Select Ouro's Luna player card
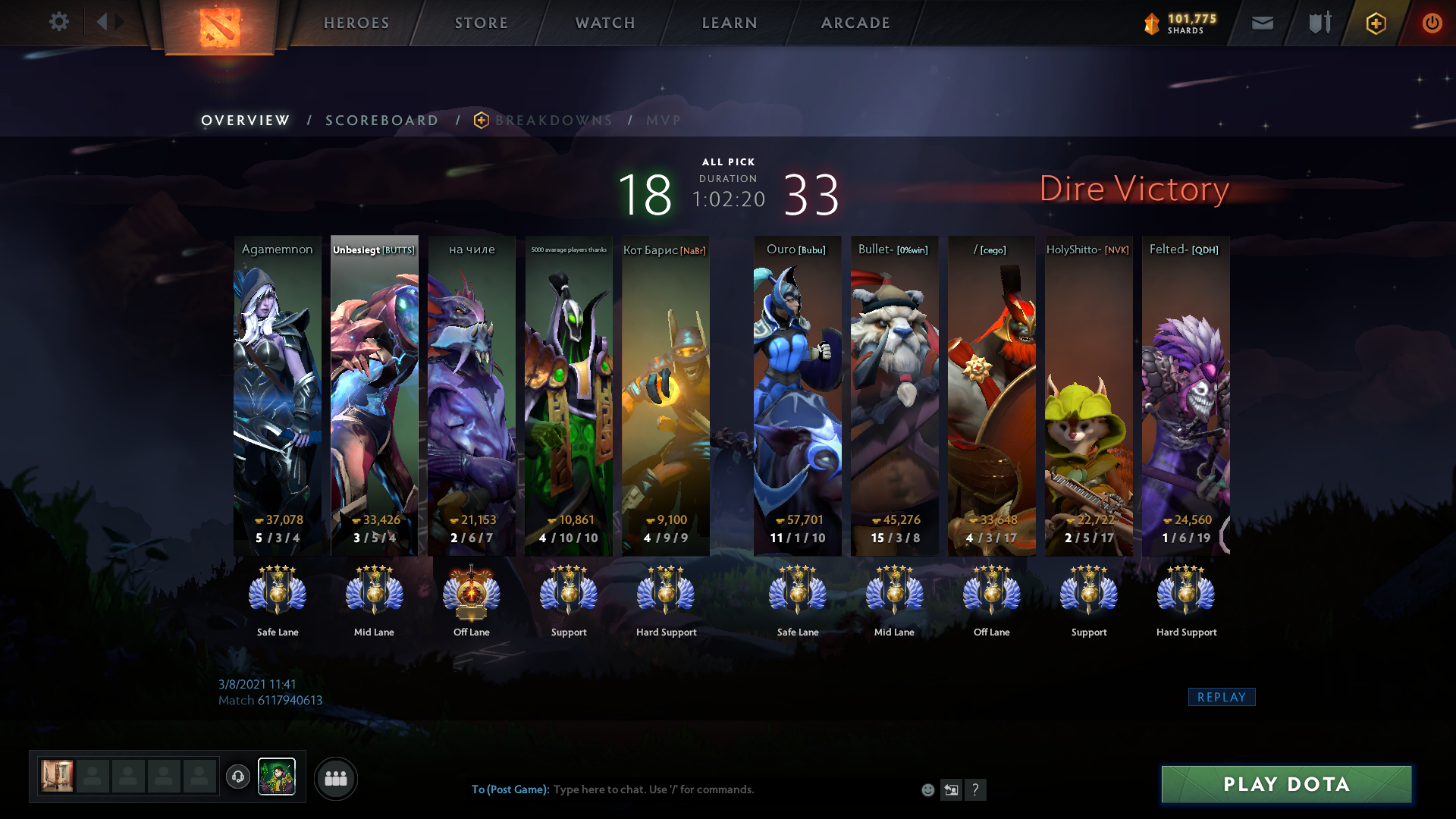Image resolution: width=1456 pixels, height=819 pixels. (x=797, y=394)
